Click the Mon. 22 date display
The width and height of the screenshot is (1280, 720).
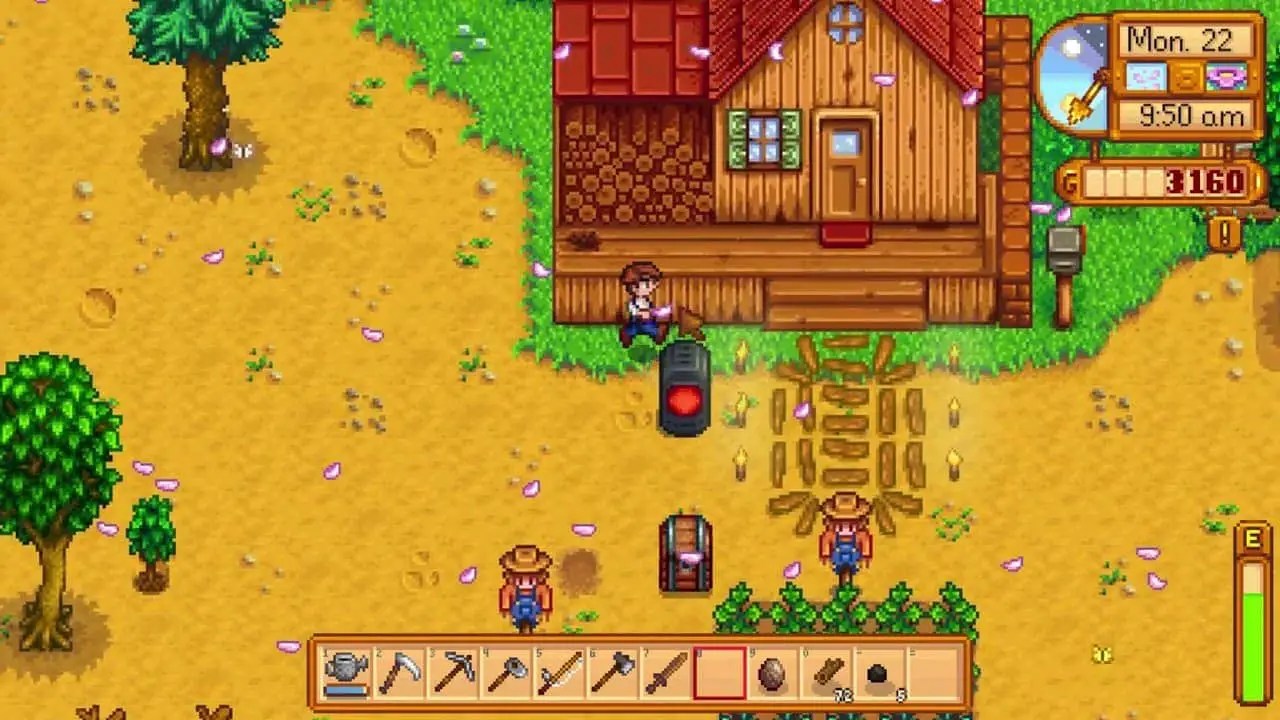click(1180, 40)
